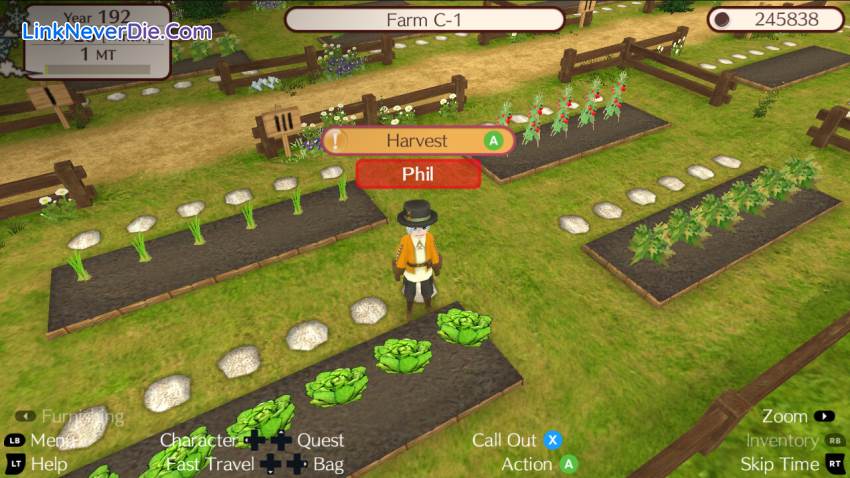Activate the Skip Time label
Screen dimensions: 850x478
click(x=779, y=464)
